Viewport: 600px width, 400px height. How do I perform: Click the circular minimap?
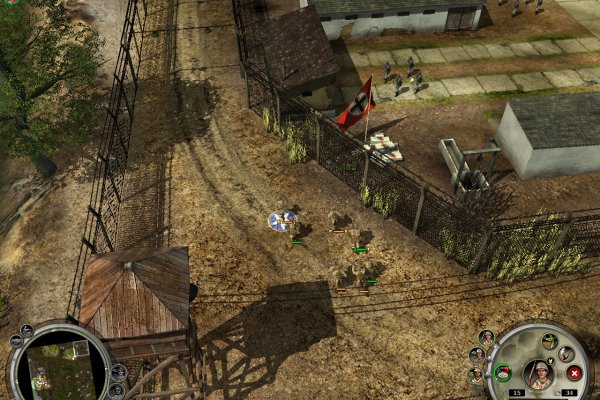[58, 363]
